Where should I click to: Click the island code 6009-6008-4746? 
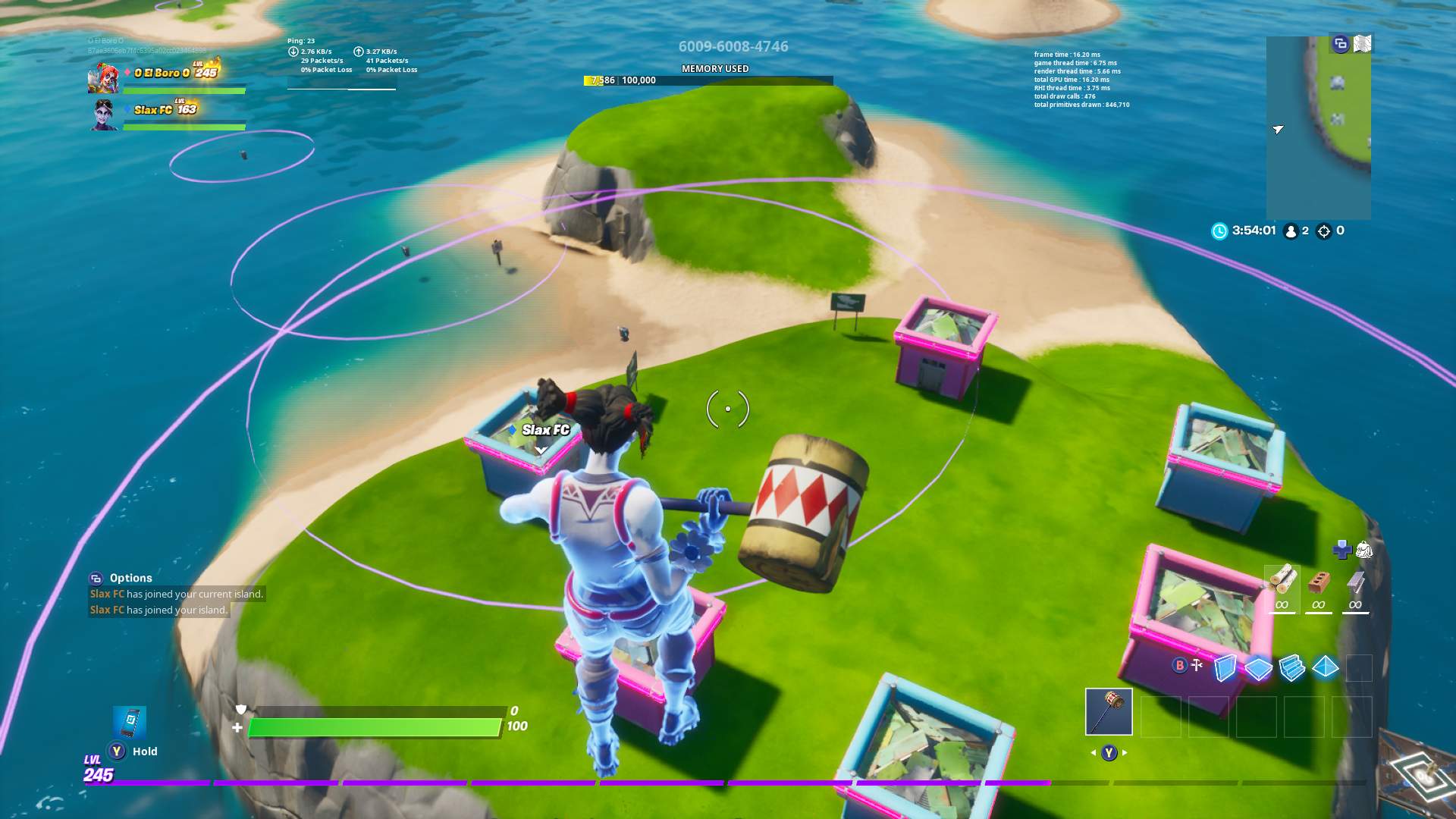(x=733, y=45)
